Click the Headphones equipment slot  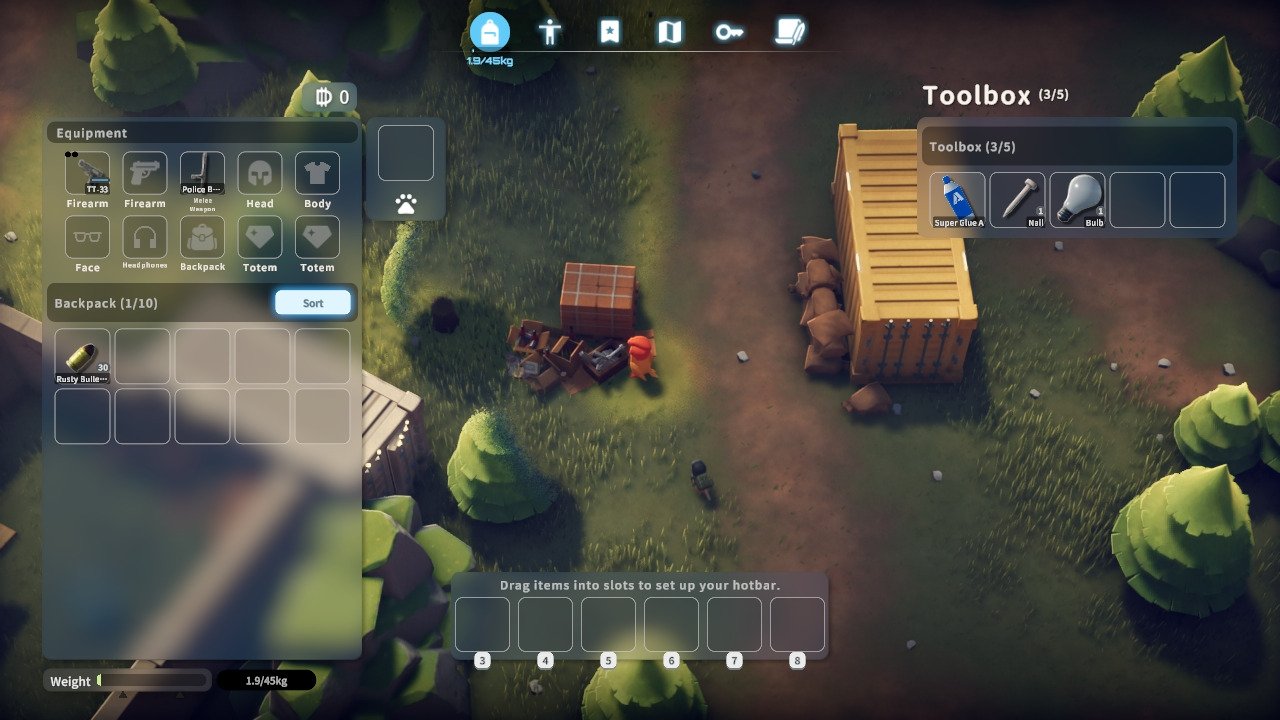tap(145, 238)
